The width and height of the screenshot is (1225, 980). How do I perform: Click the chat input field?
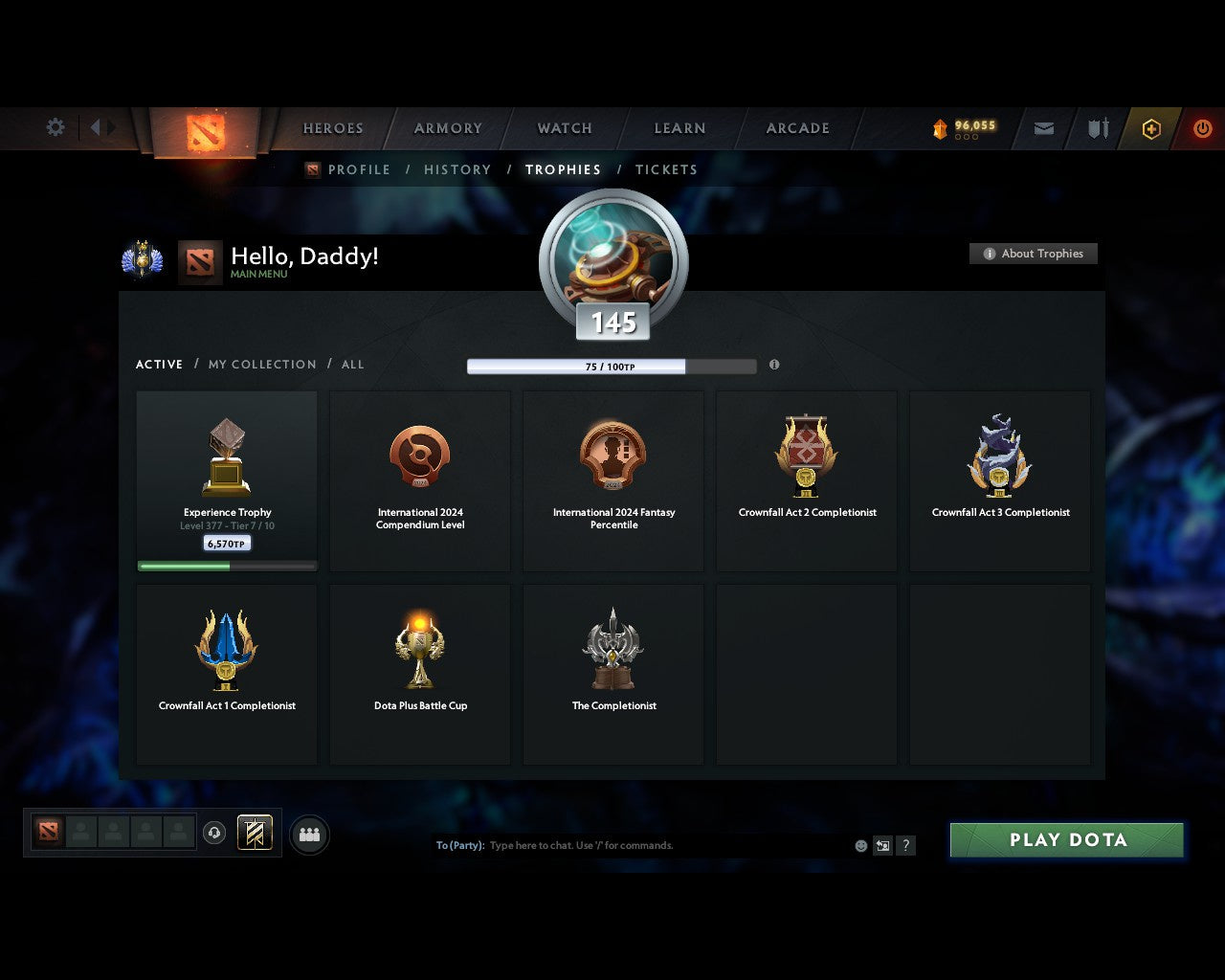(622, 845)
